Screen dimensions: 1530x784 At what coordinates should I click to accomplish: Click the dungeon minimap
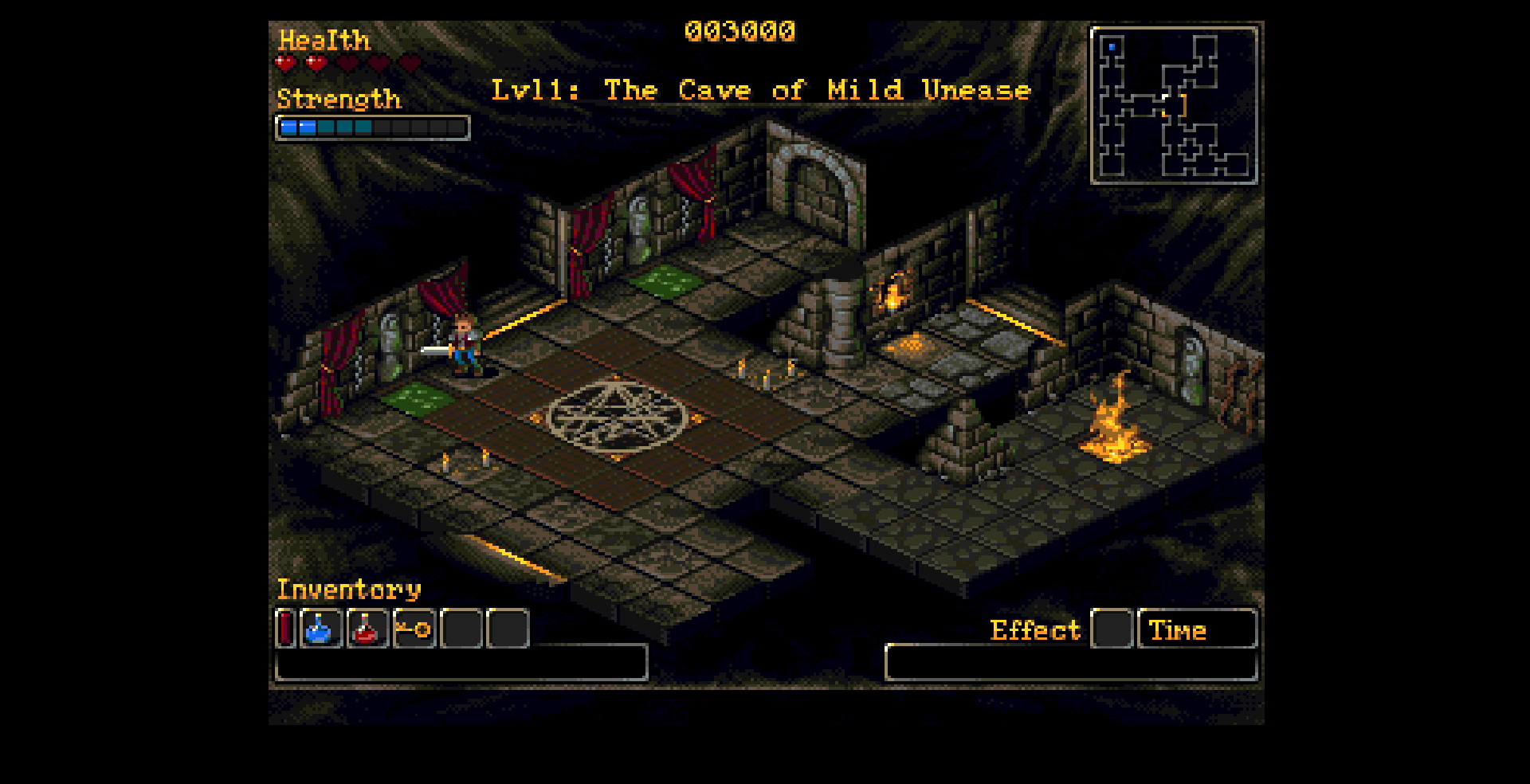(1174, 105)
